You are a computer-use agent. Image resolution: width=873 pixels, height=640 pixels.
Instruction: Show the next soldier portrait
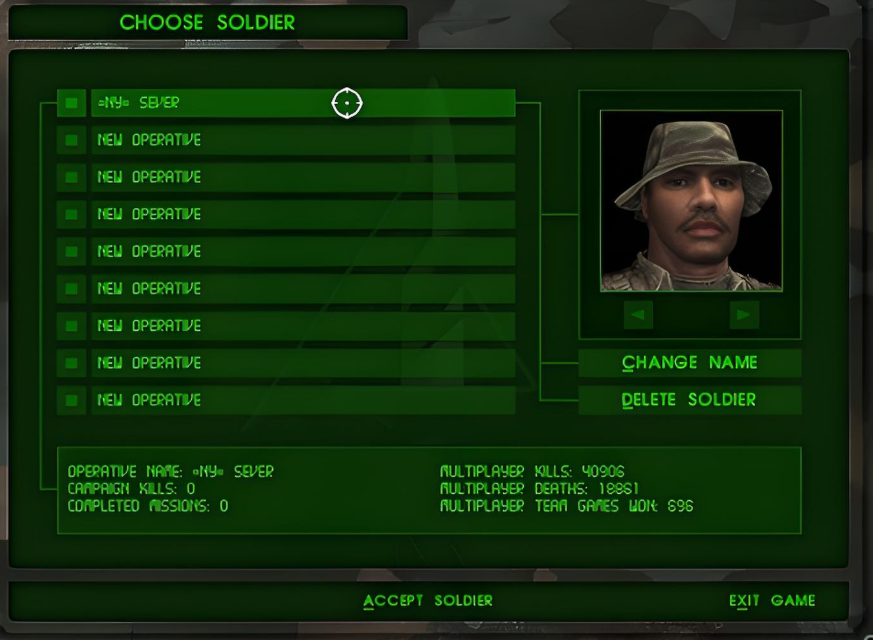(x=743, y=315)
